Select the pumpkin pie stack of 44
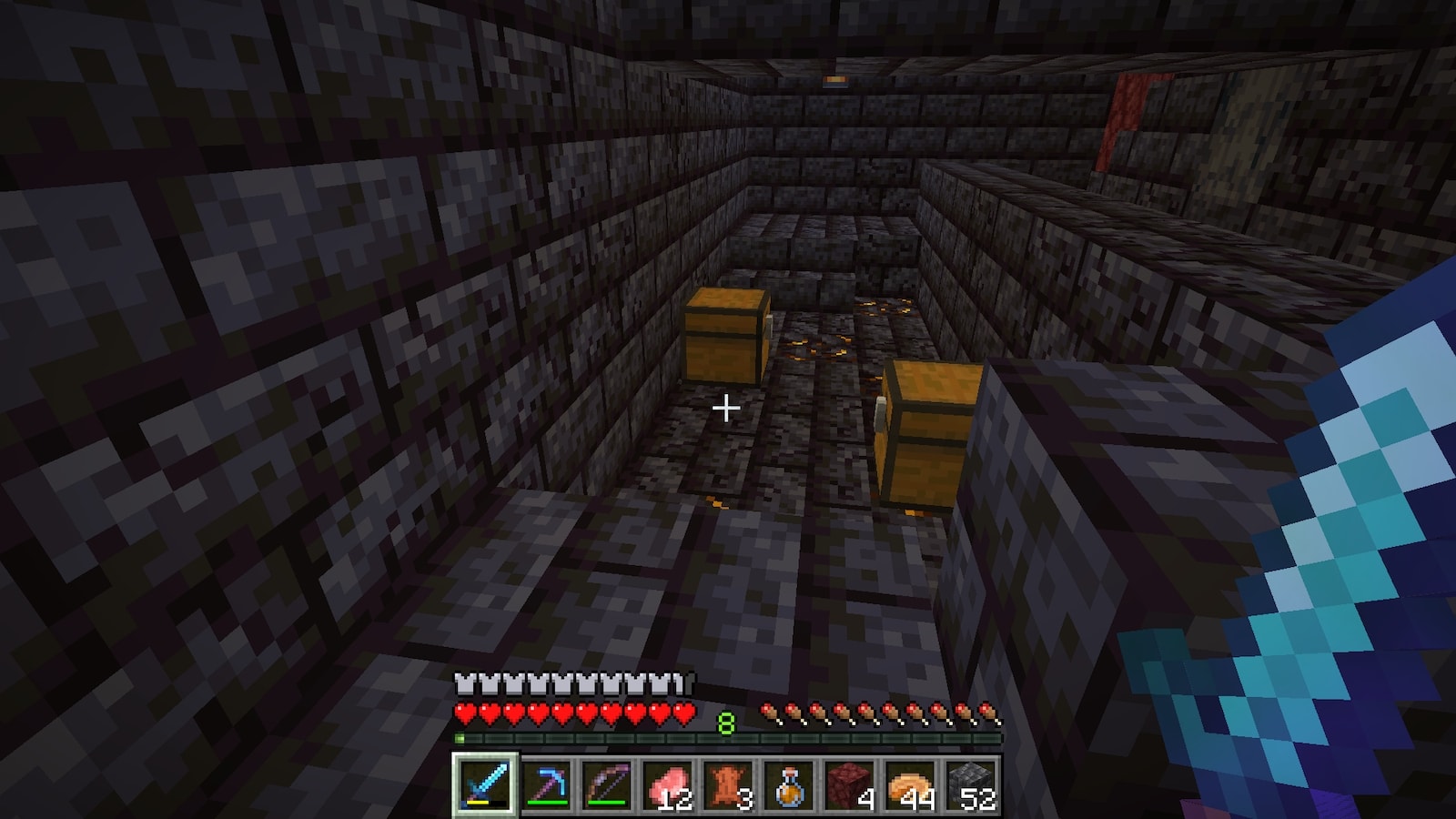Screen dimensions: 1456x819 pos(910,784)
